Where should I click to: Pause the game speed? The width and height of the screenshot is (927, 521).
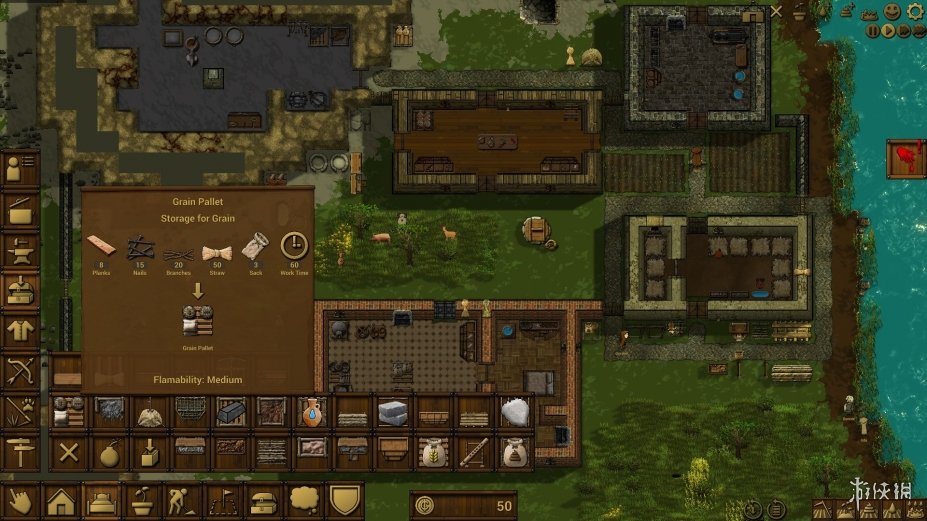[x=873, y=31]
